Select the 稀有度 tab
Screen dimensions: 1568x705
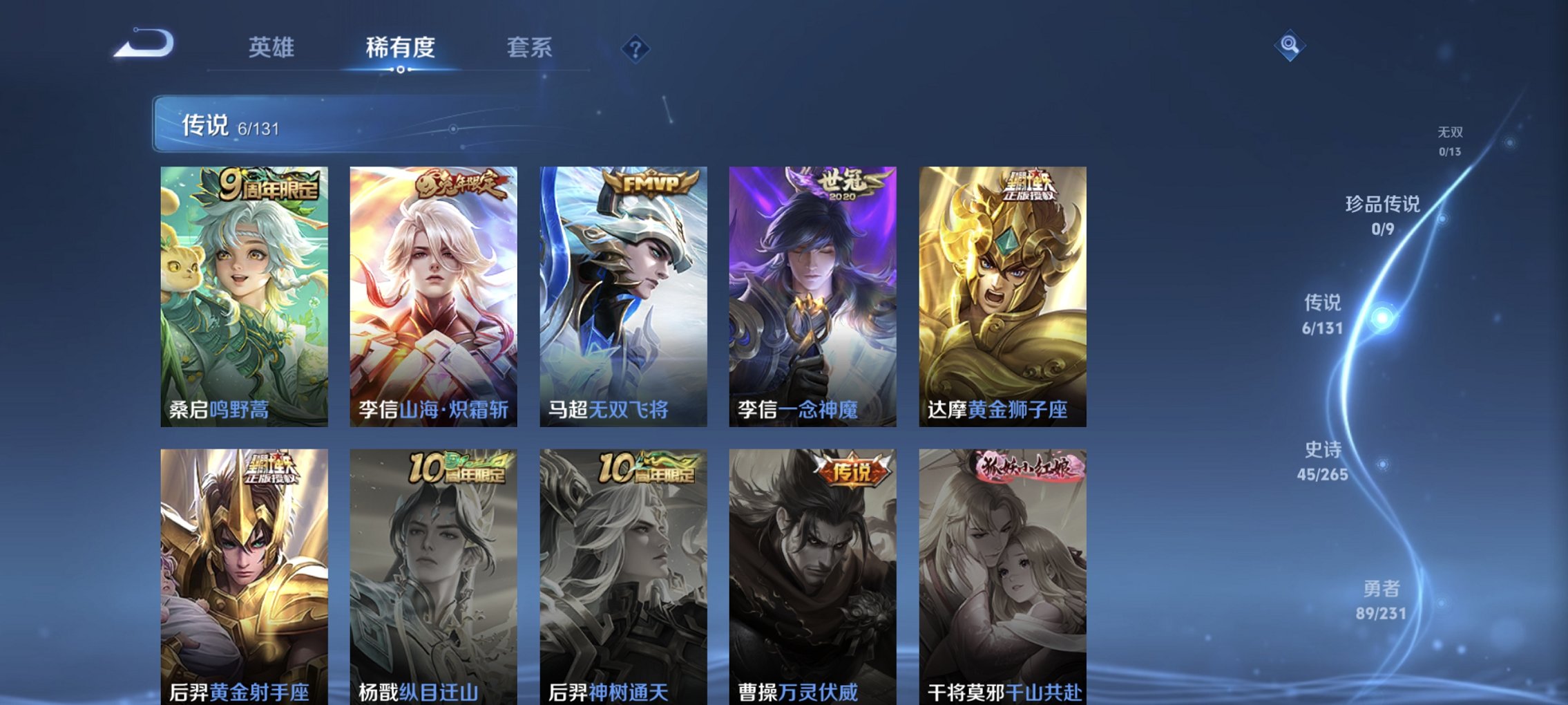[x=399, y=48]
